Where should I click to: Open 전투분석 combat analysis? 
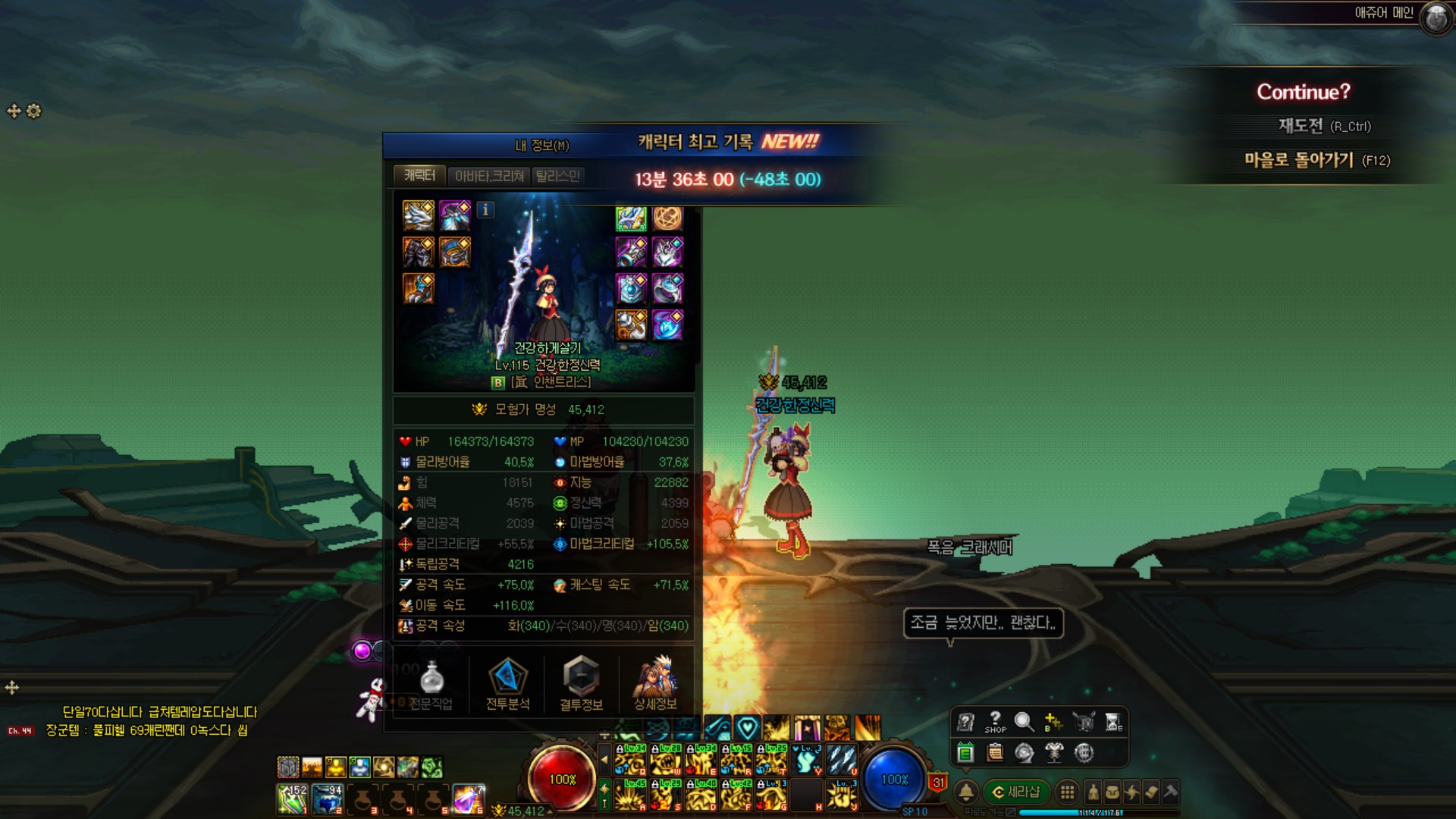(x=507, y=684)
